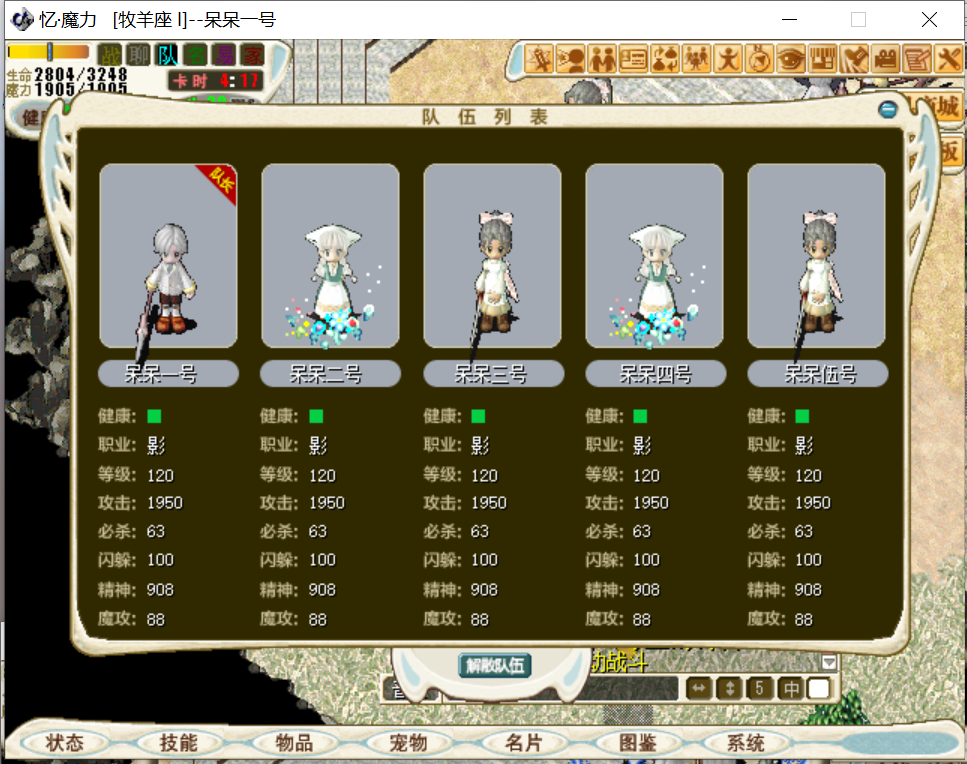Select 呆呆二号 member portrait card

pyautogui.click(x=330, y=256)
